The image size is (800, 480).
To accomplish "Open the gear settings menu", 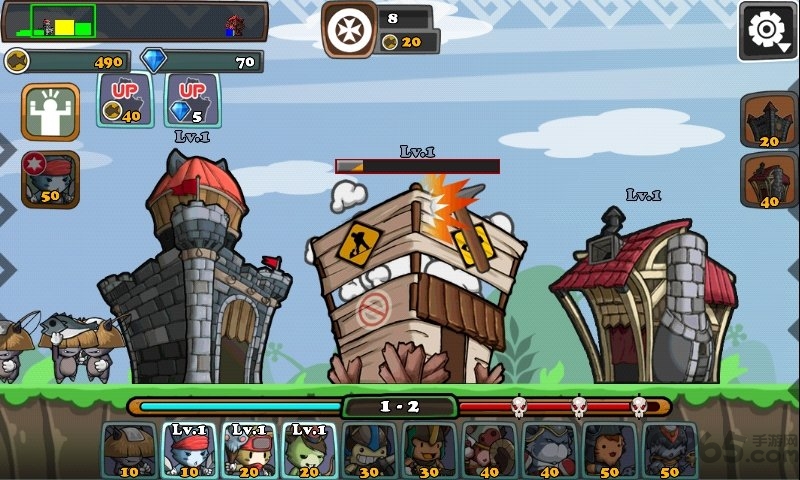I will tap(767, 31).
